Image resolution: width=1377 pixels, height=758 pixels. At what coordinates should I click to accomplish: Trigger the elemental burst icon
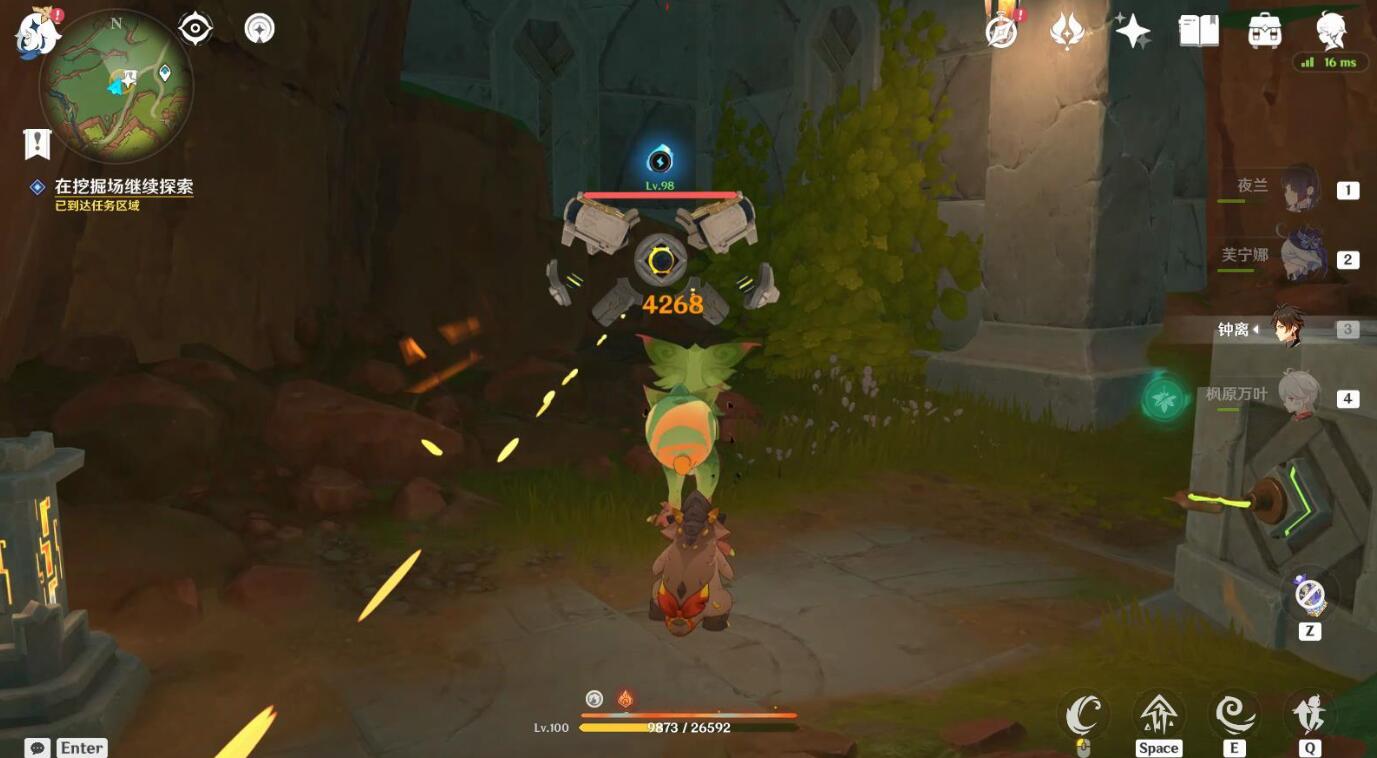point(1309,715)
